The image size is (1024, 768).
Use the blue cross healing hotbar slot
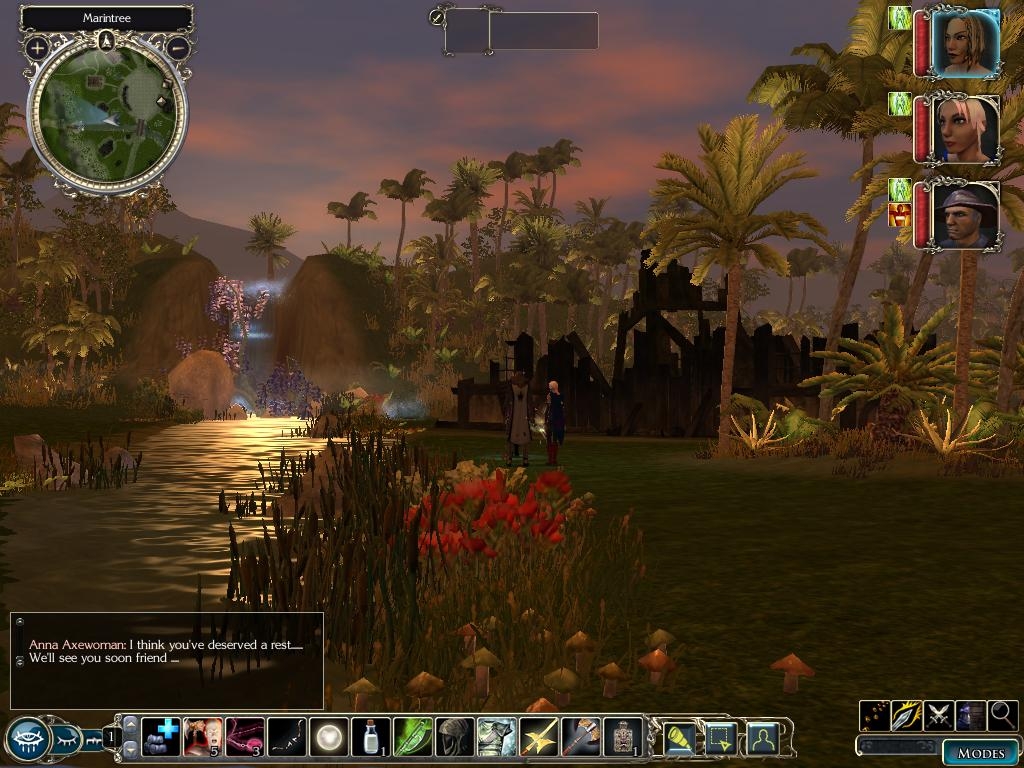click(161, 737)
